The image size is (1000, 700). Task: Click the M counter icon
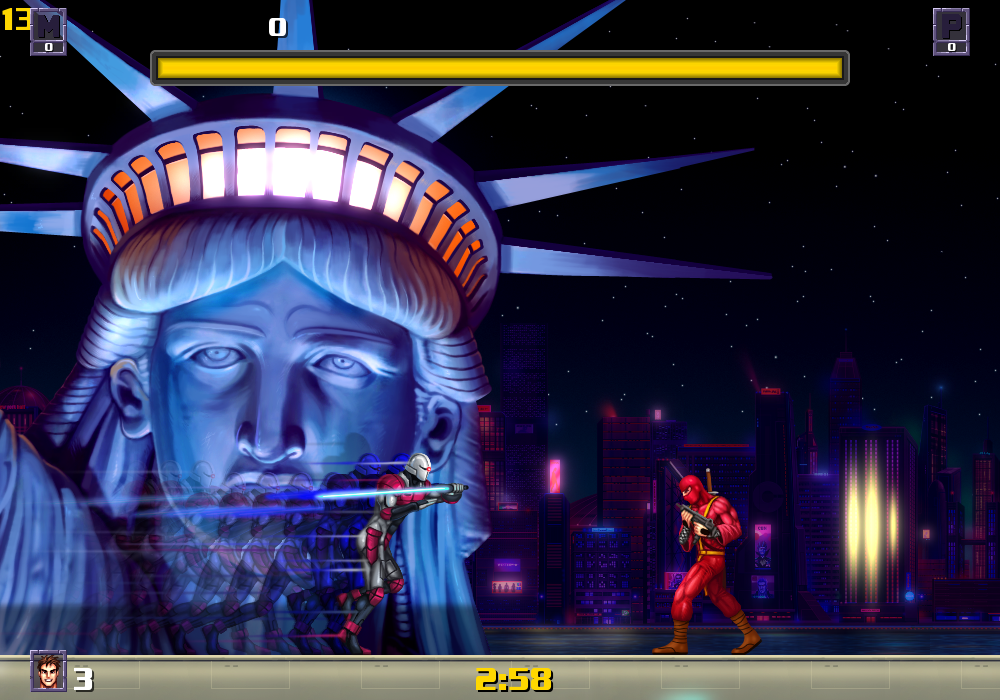pyautogui.click(x=48, y=31)
